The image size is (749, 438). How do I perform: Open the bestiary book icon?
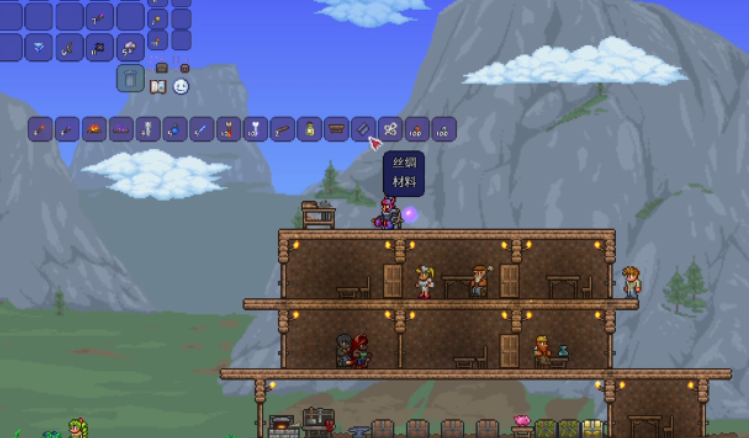pos(157,87)
